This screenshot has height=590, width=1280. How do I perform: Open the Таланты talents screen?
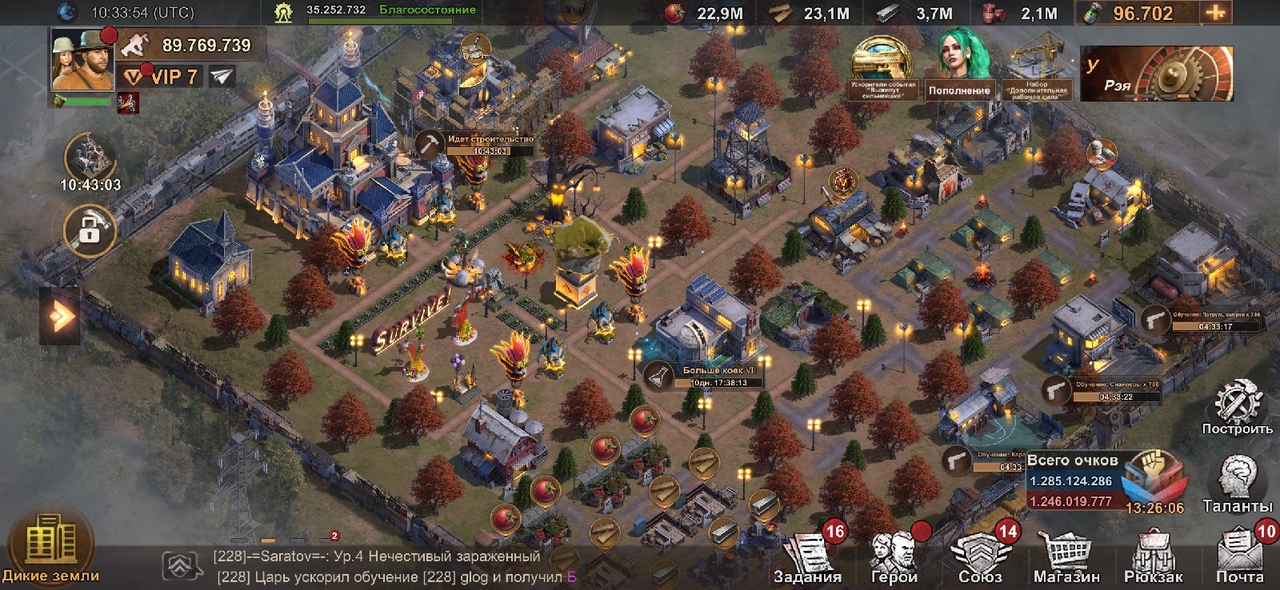[x=1237, y=485]
